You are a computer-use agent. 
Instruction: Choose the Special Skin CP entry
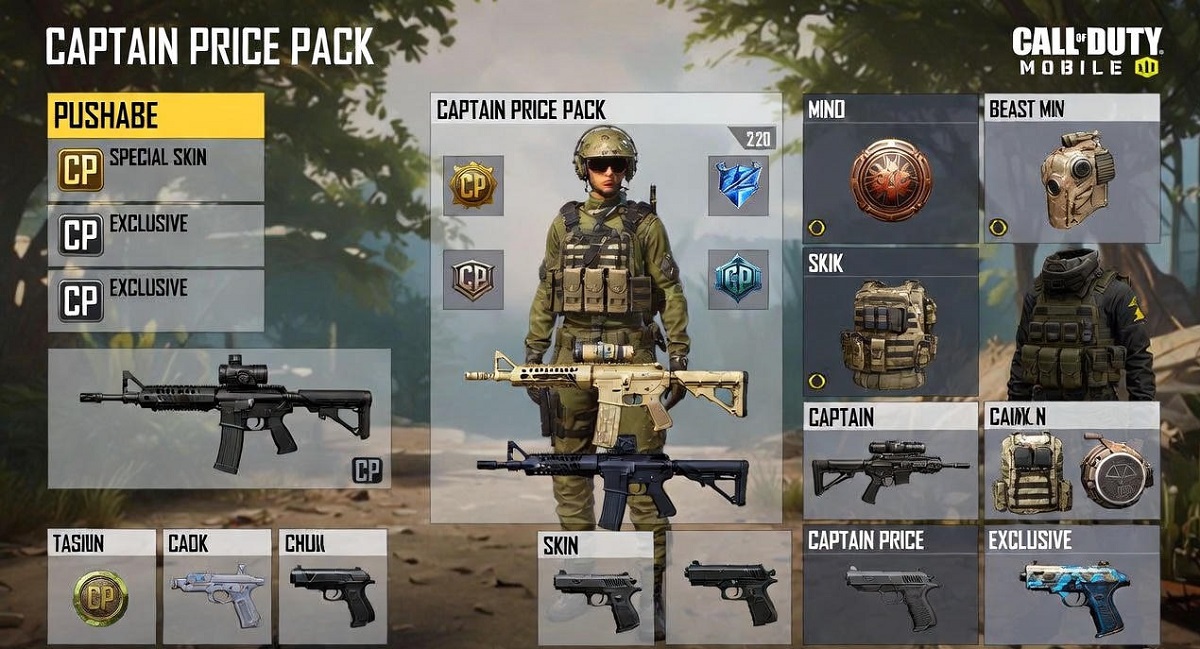coord(155,169)
